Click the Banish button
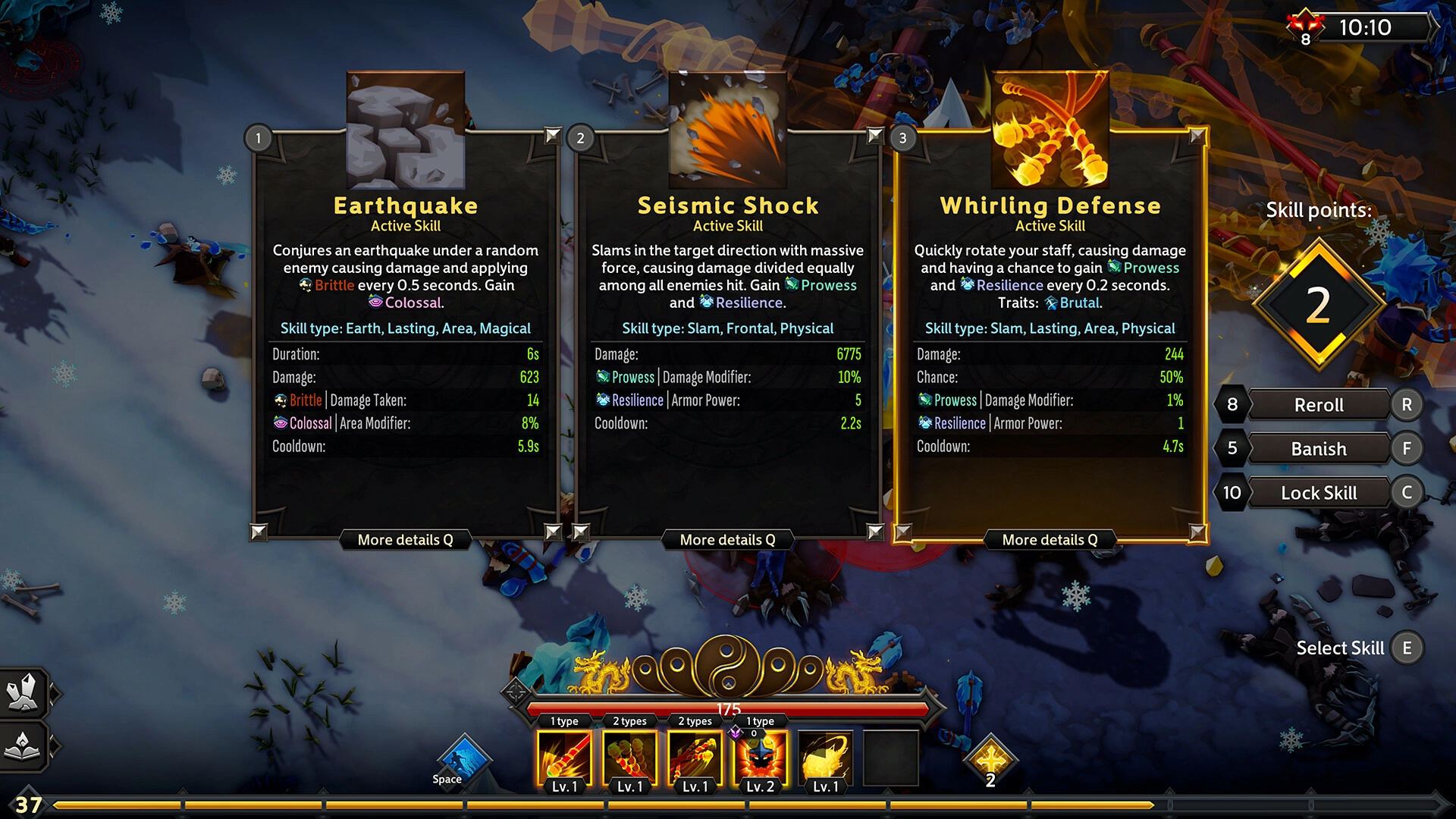Image resolution: width=1456 pixels, height=819 pixels. 1319,449
